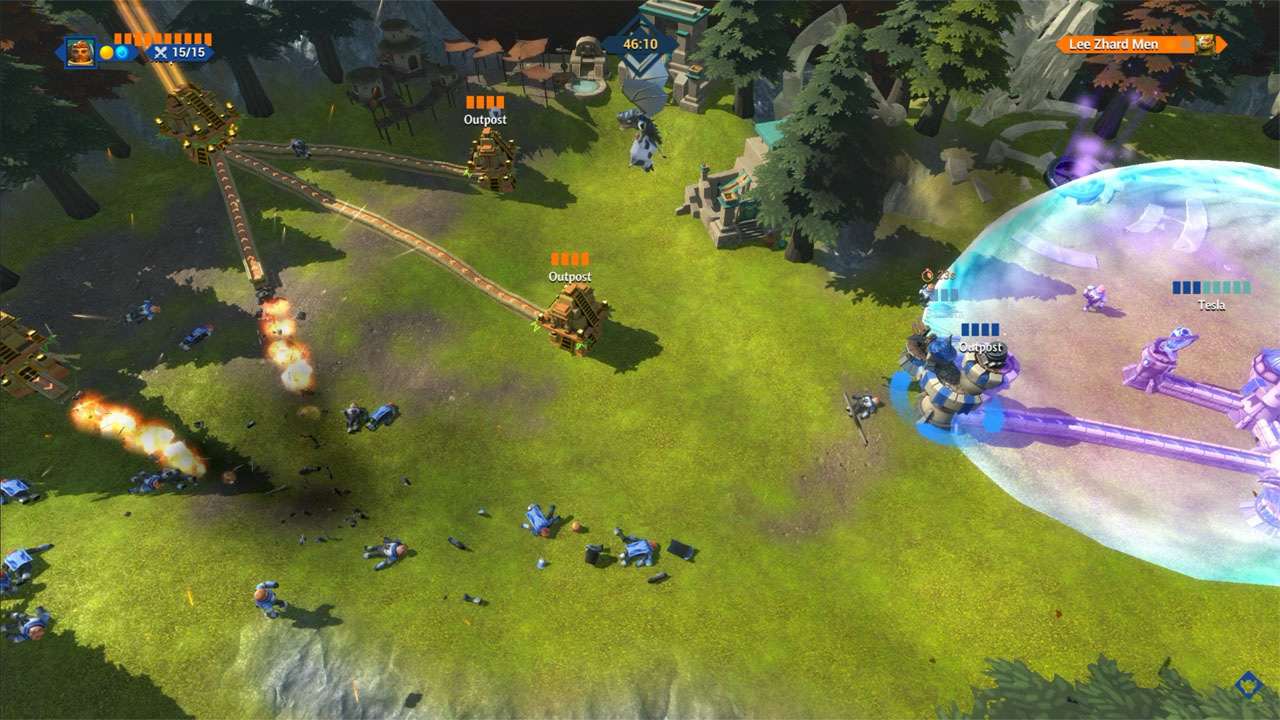This screenshot has width=1280, height=720.
Task: Open the Lee Zhard Men enemy portrait icon
Action: pos(1206,44)
